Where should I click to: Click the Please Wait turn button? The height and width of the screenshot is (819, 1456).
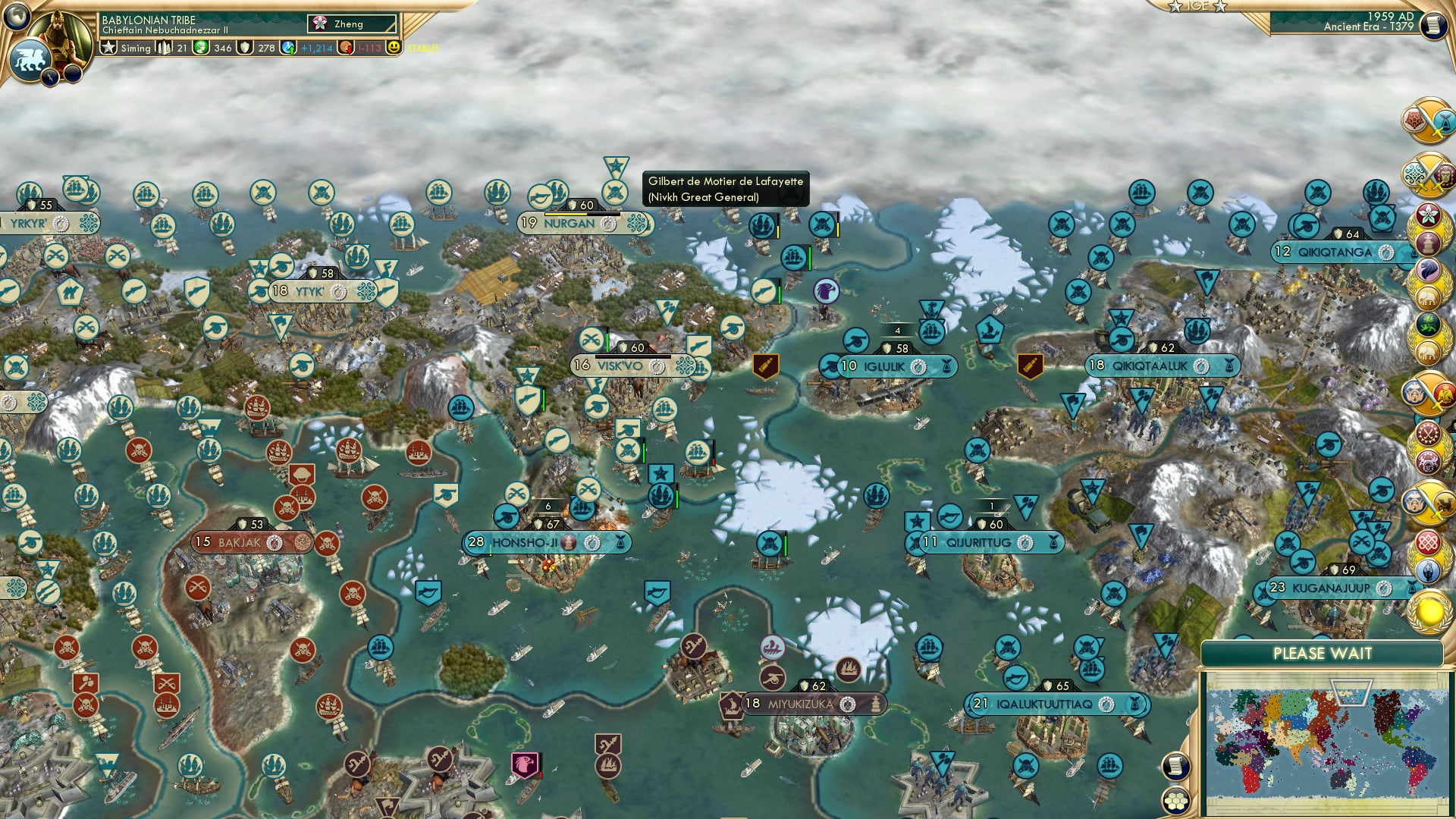tap(1322, 654)
